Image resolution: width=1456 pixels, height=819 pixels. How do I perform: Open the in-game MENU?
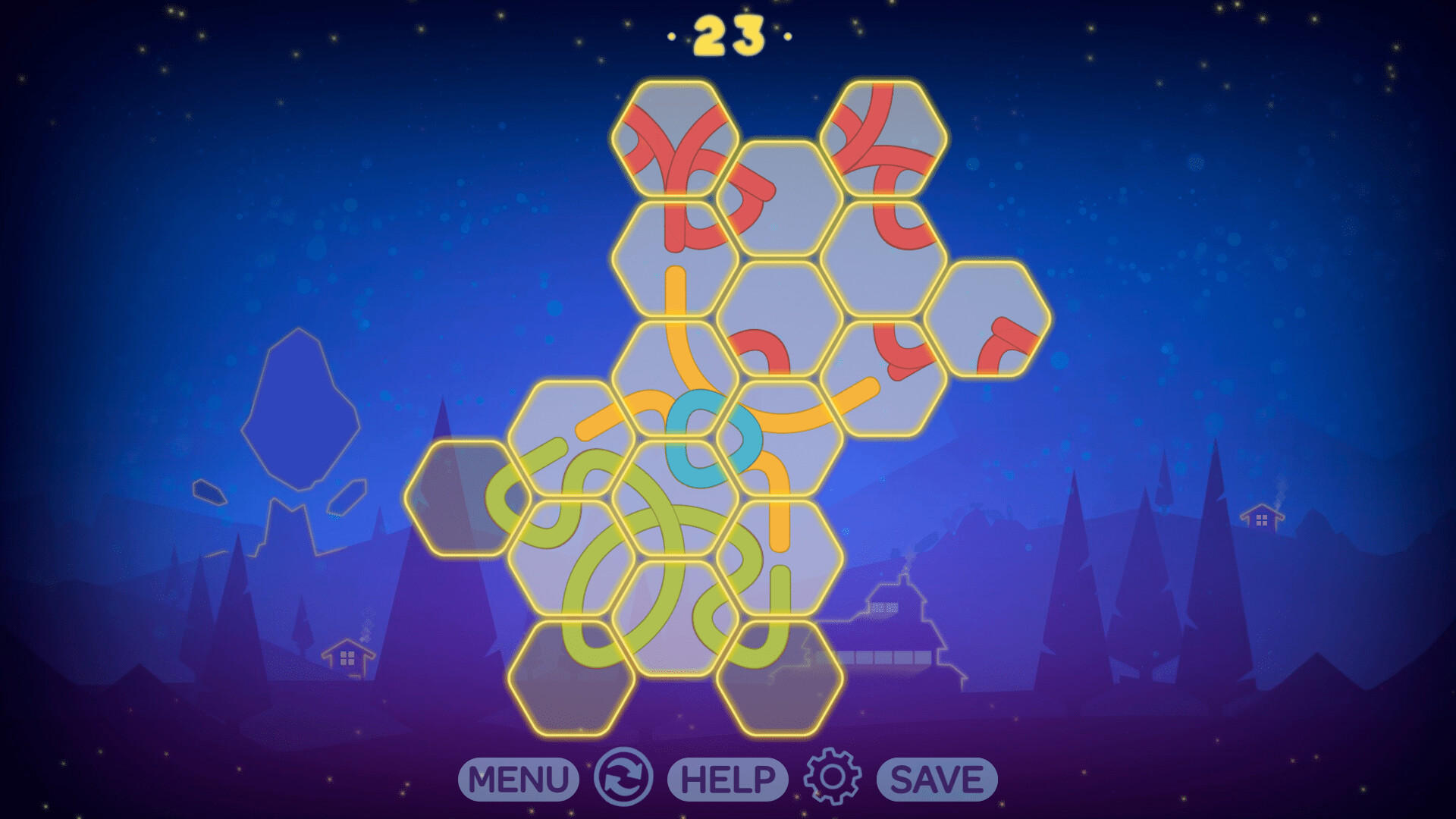tap(518, 778)
